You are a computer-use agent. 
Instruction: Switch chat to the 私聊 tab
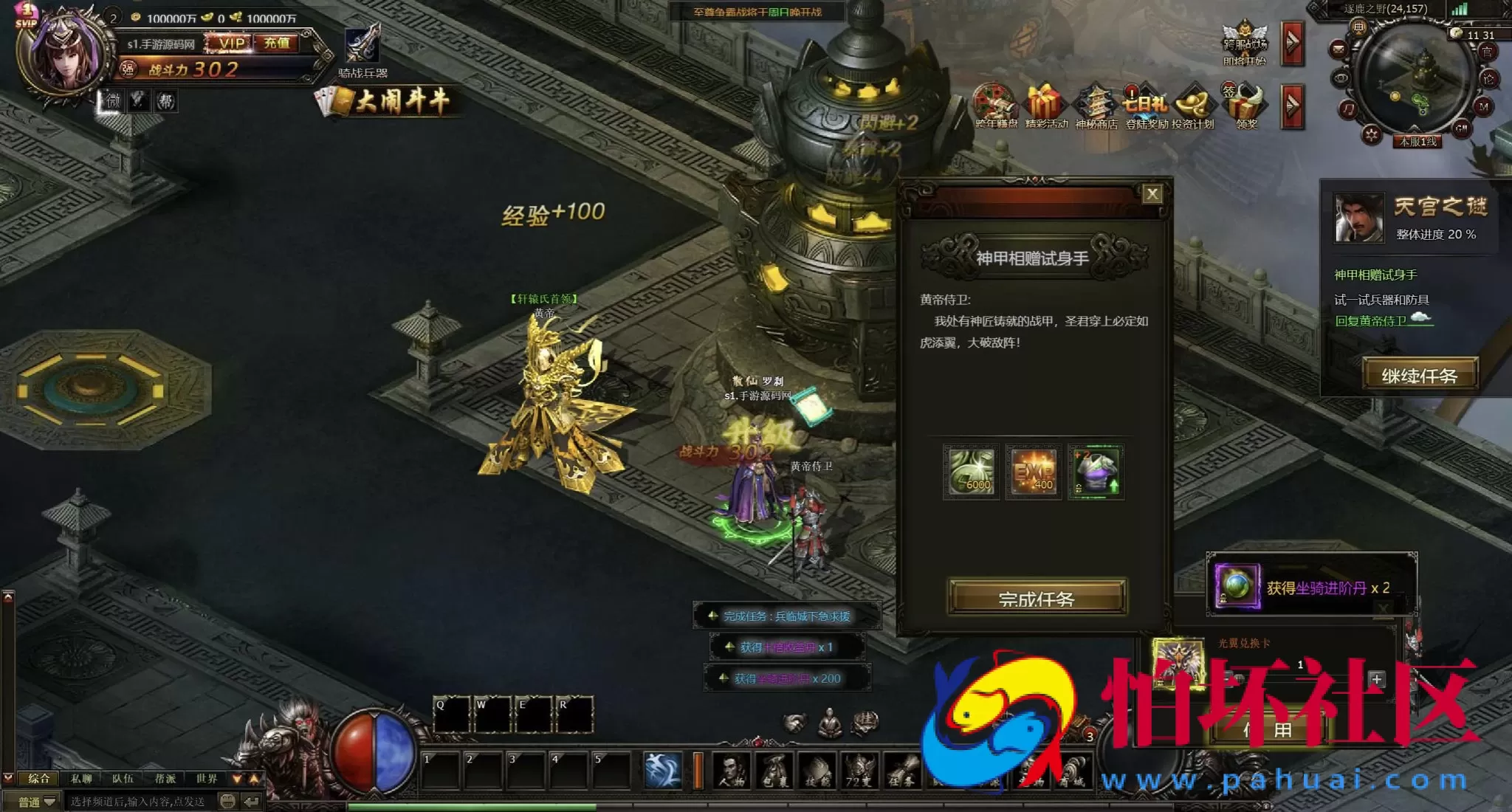click(x=81, y=779)
